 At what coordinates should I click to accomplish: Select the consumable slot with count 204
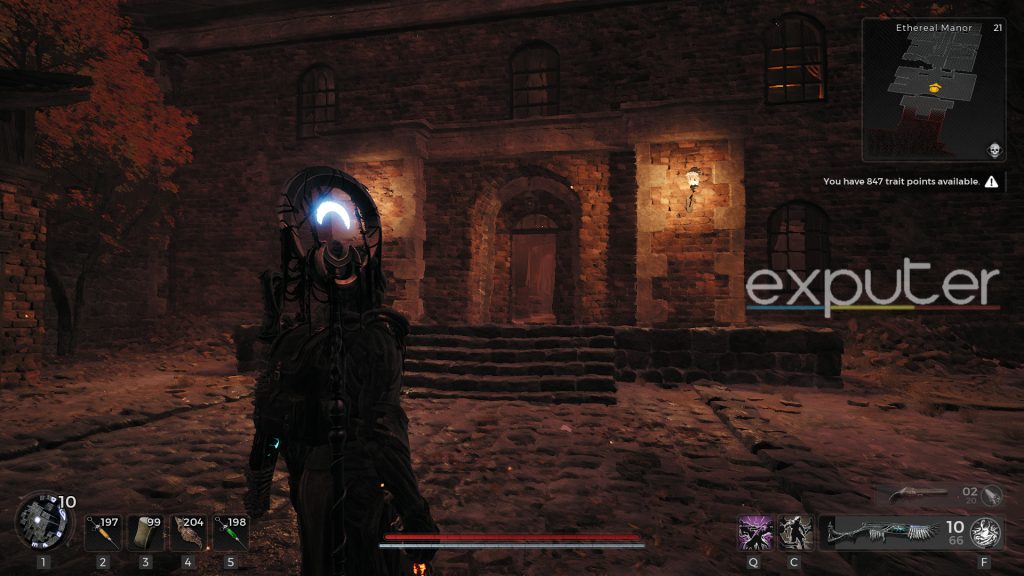tap(189, 532)
